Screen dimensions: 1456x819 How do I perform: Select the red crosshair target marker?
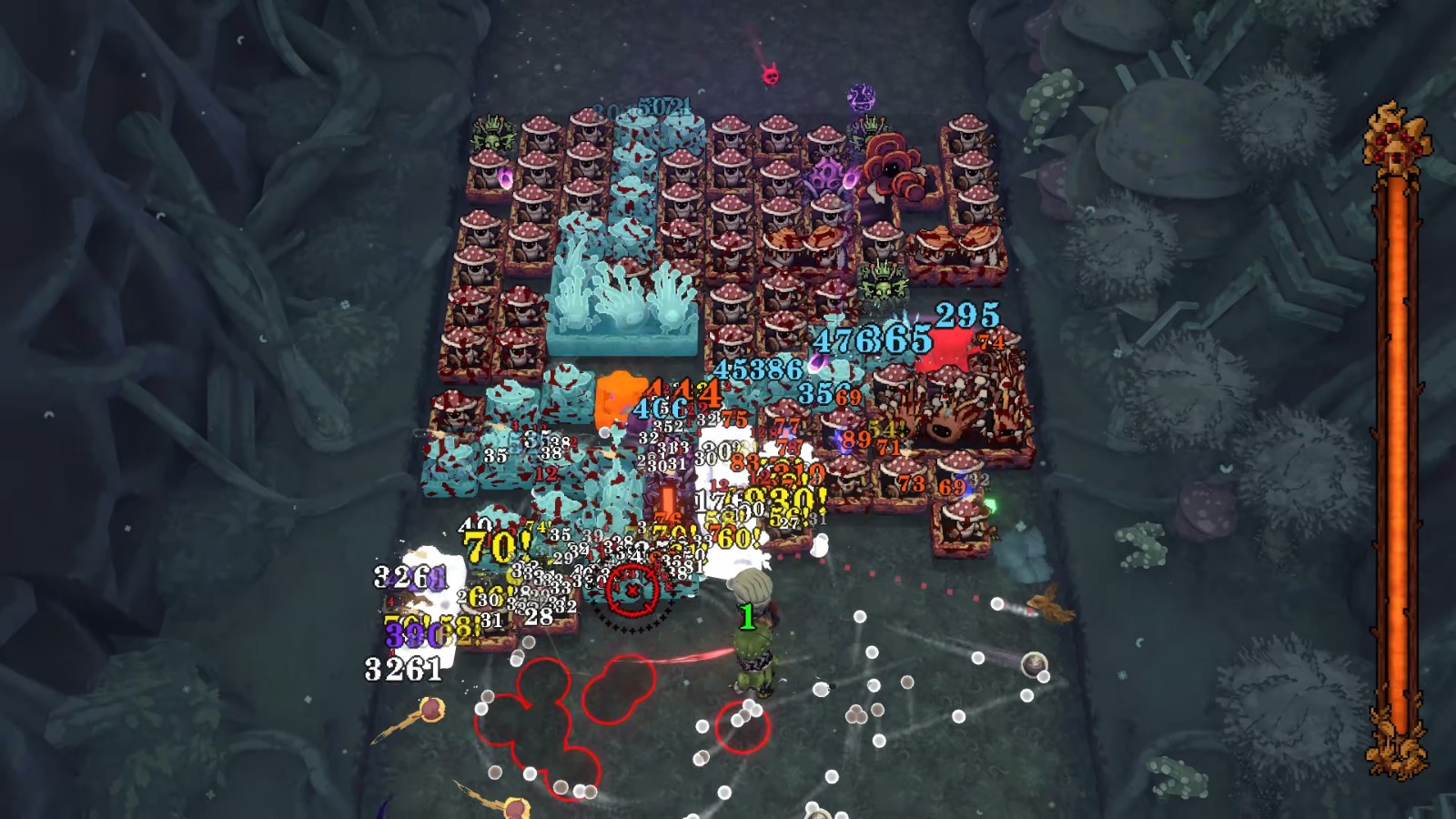click(x=632, y=591)
